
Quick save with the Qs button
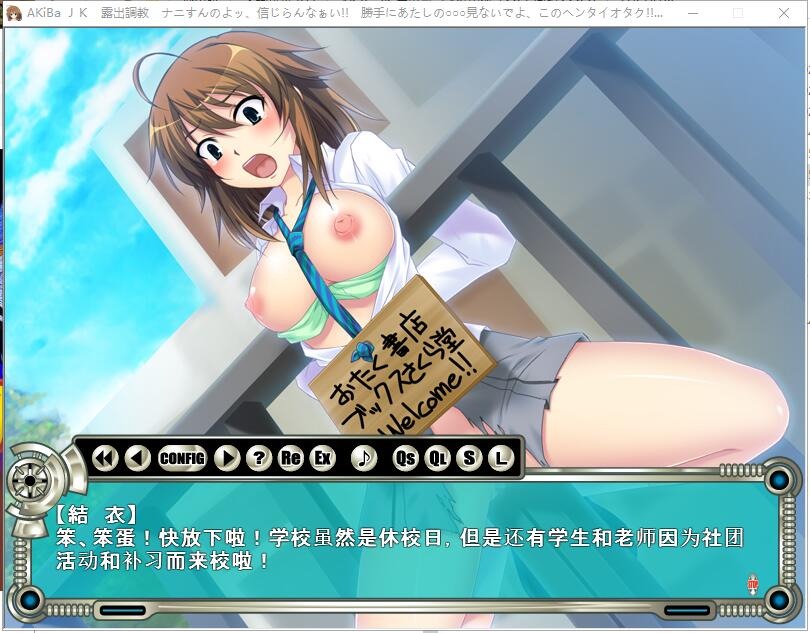coord(405,458)
